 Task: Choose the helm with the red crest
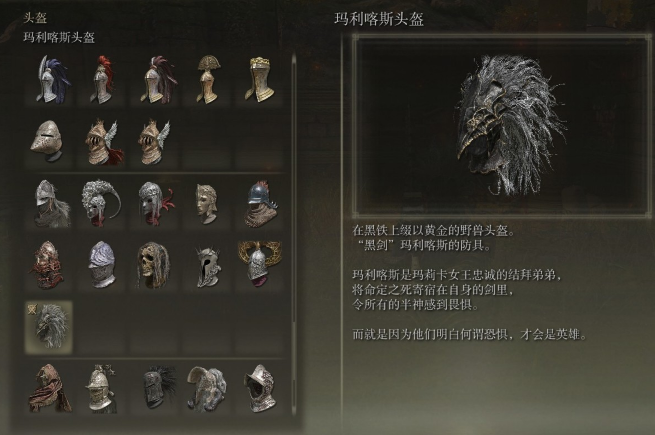[x=100, y=79]
